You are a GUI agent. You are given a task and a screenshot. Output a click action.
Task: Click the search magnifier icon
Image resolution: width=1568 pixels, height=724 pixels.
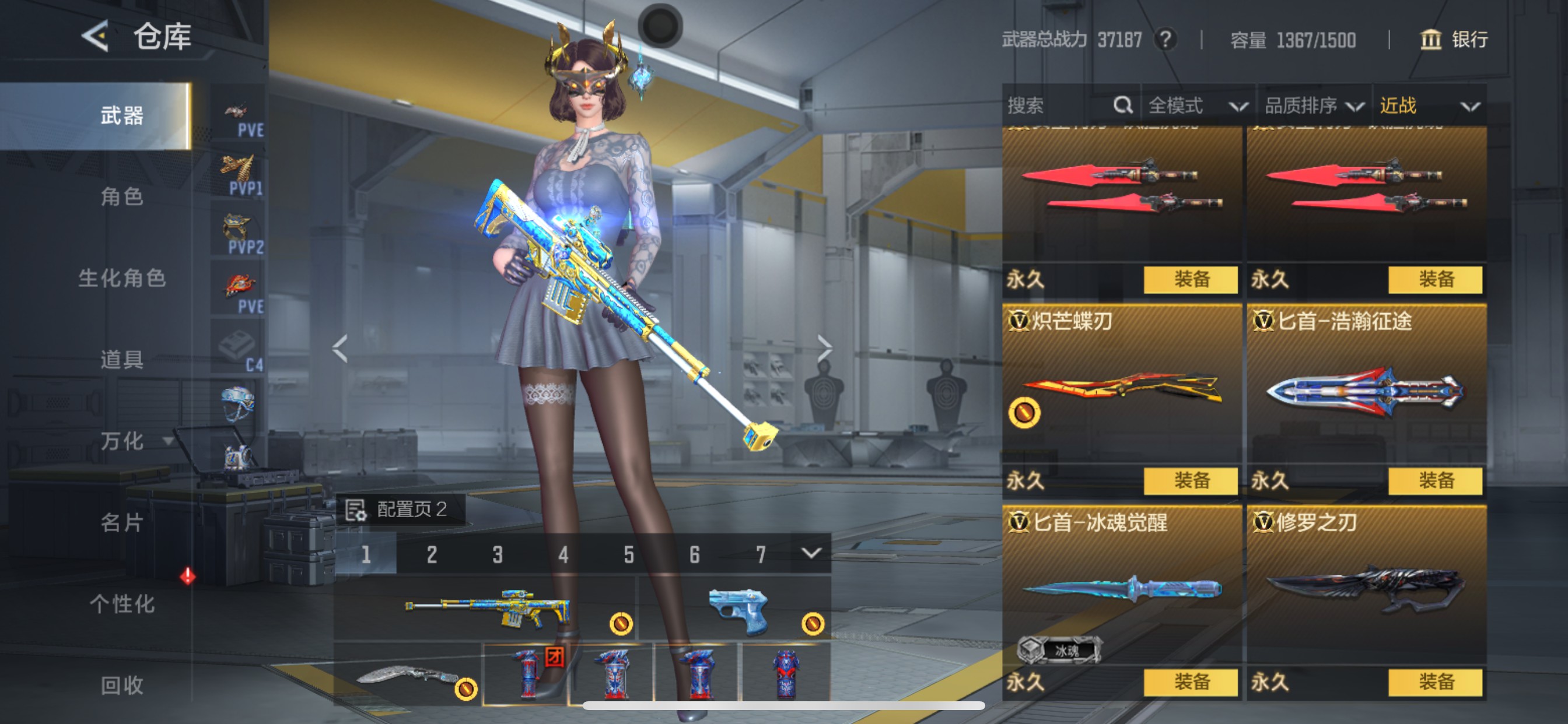point(1123,106)
